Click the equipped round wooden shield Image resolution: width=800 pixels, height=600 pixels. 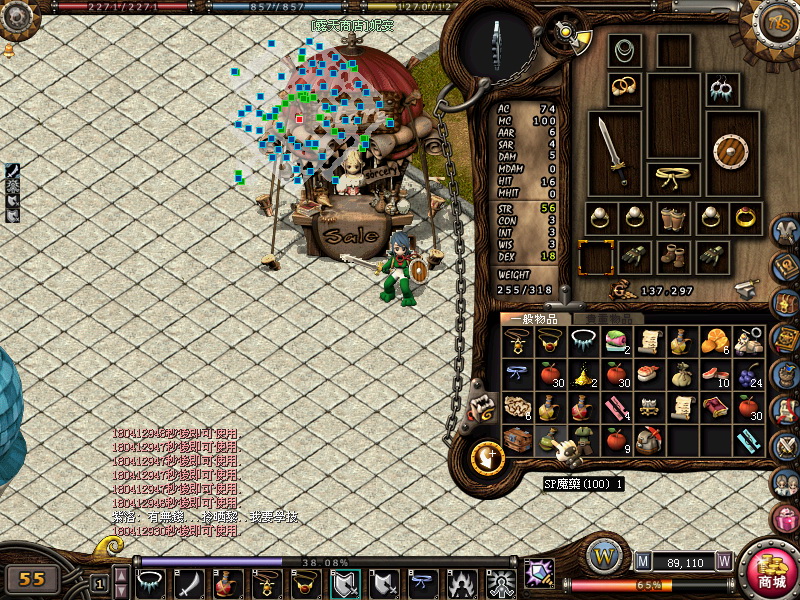(732, 152)
